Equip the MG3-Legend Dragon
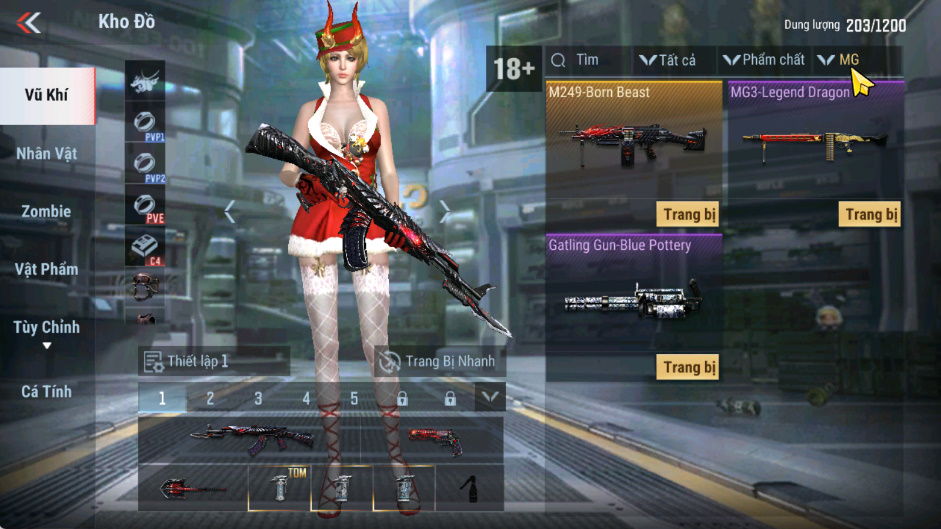This screenshot has width=941, height=529. pyautogui.click(x=871, y=214)
